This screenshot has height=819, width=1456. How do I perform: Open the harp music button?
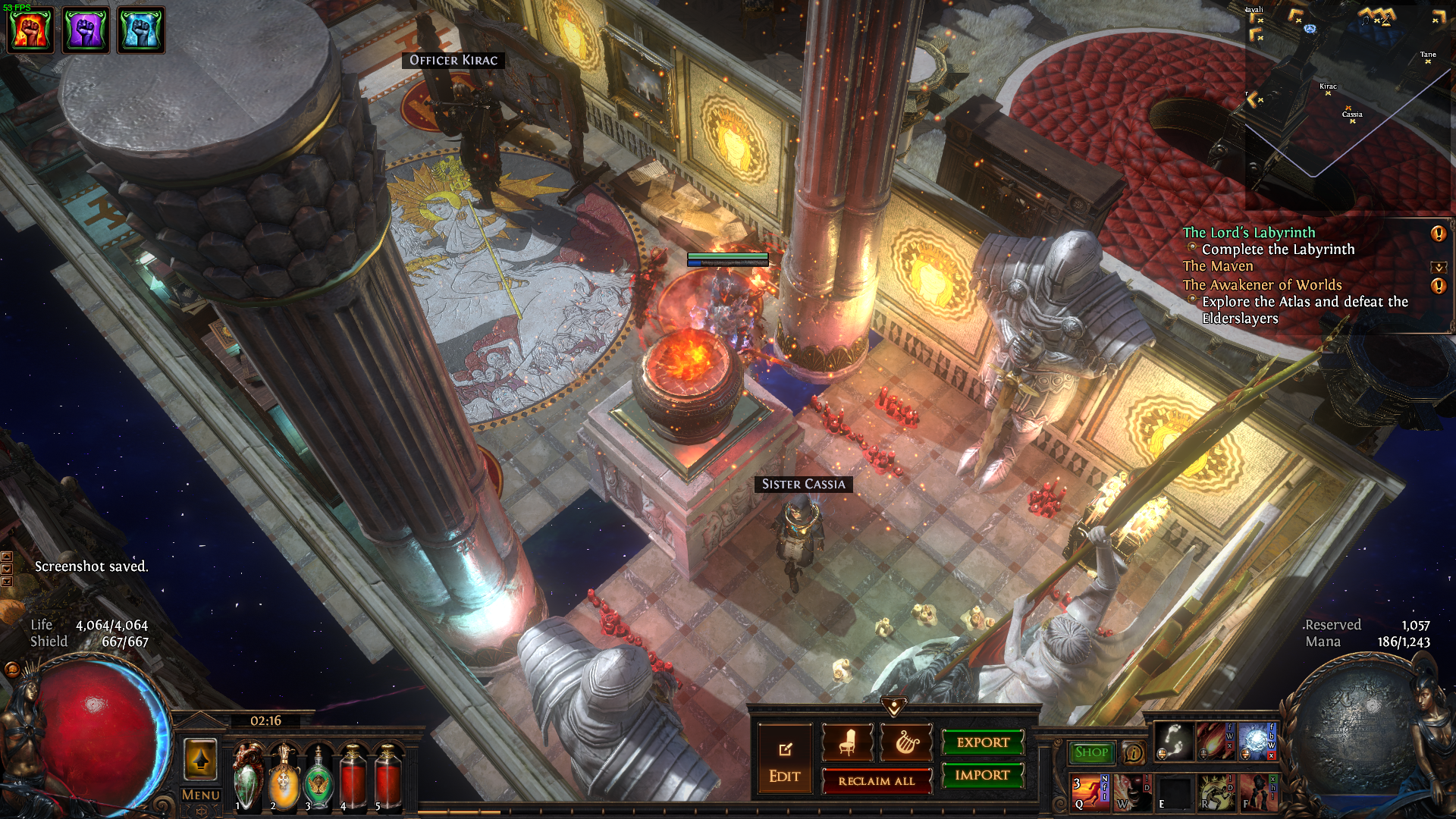[906, 742]
